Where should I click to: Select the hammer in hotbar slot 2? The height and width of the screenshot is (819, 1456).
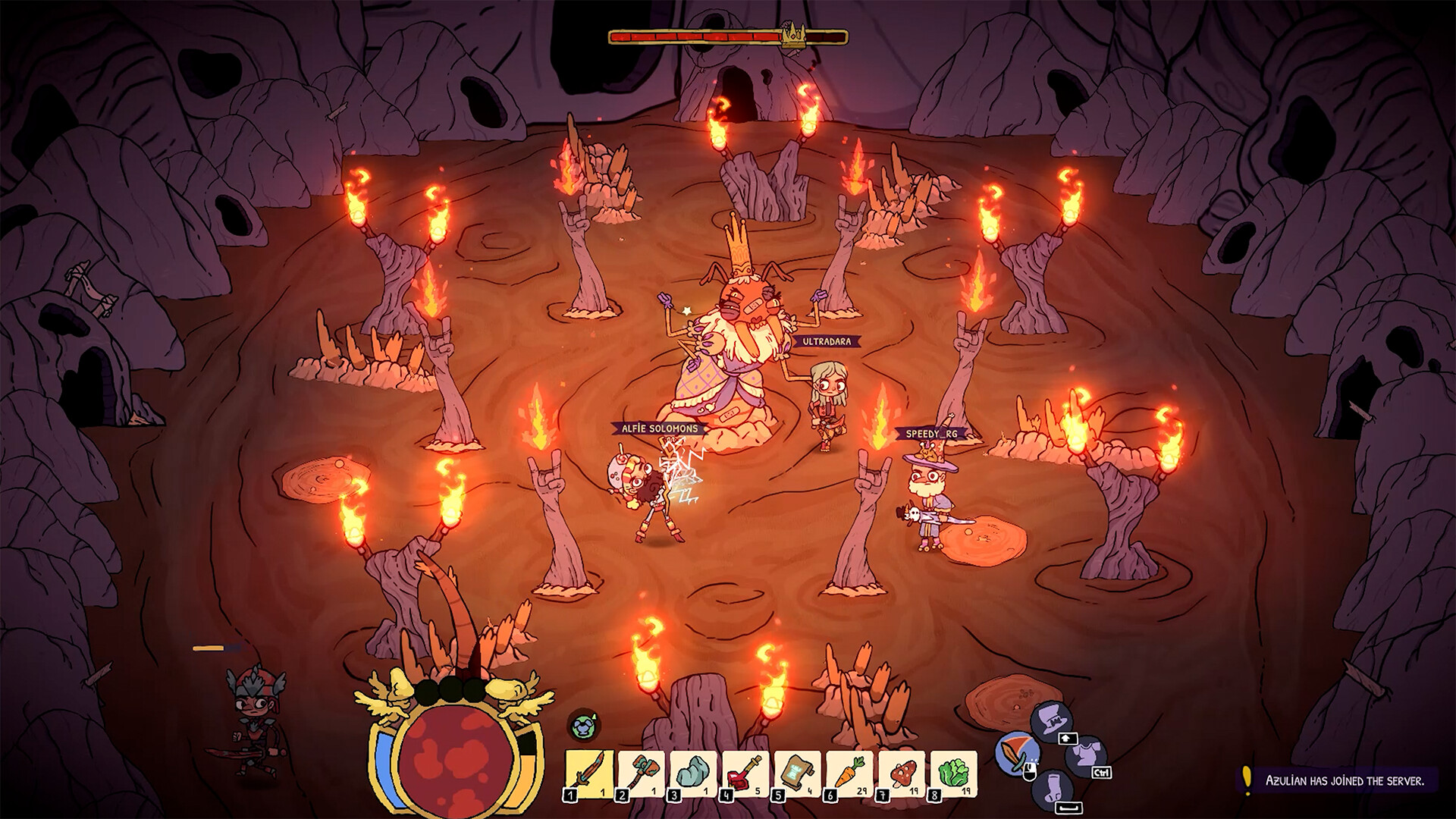point(642,774)
